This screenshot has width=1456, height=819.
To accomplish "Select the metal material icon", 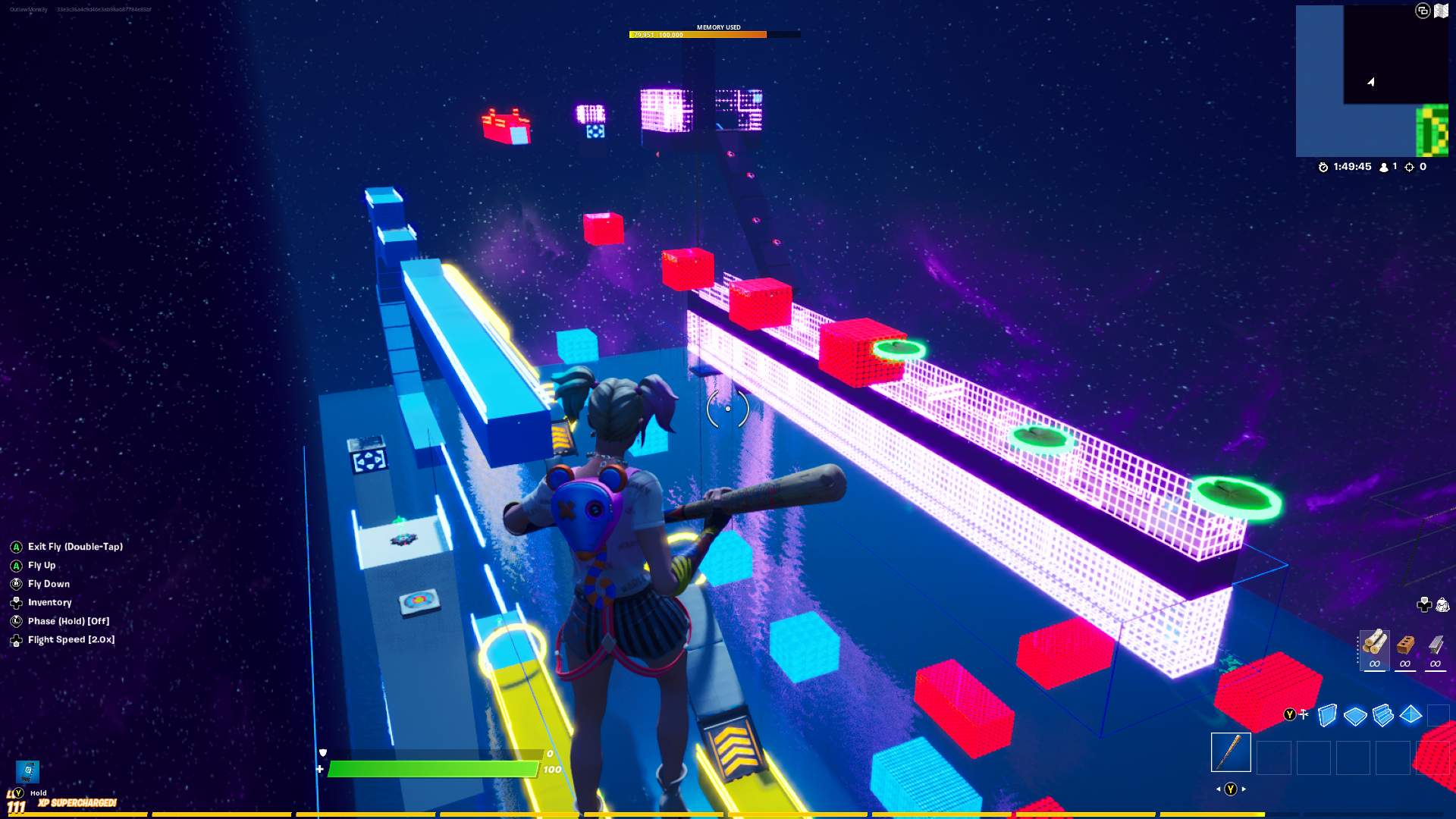I will pyautogui.click(x=1436, y=645).
